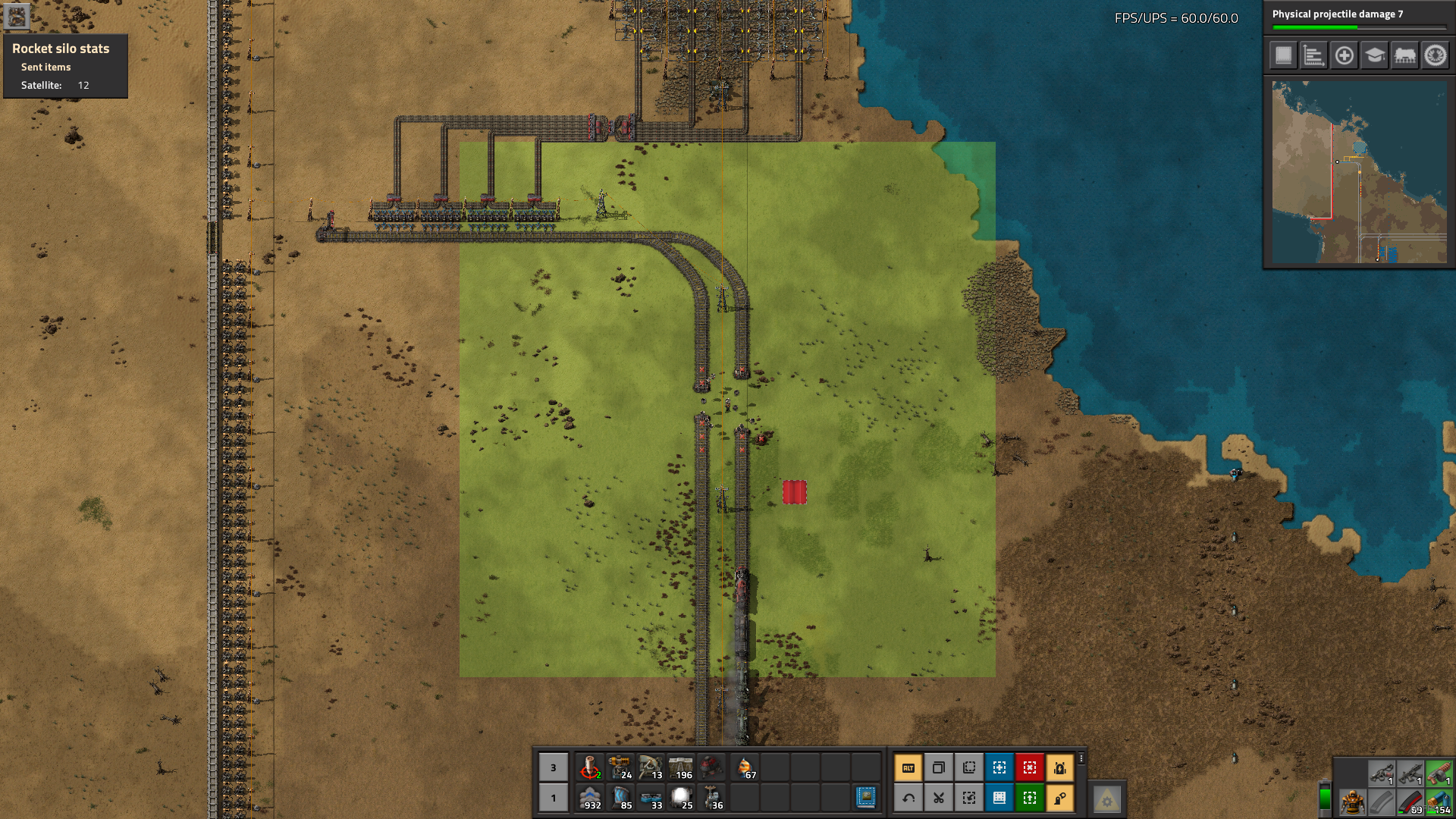Click the bonuses gear-wreath button
The image size is (1456, 819).
coord(1435,55)
